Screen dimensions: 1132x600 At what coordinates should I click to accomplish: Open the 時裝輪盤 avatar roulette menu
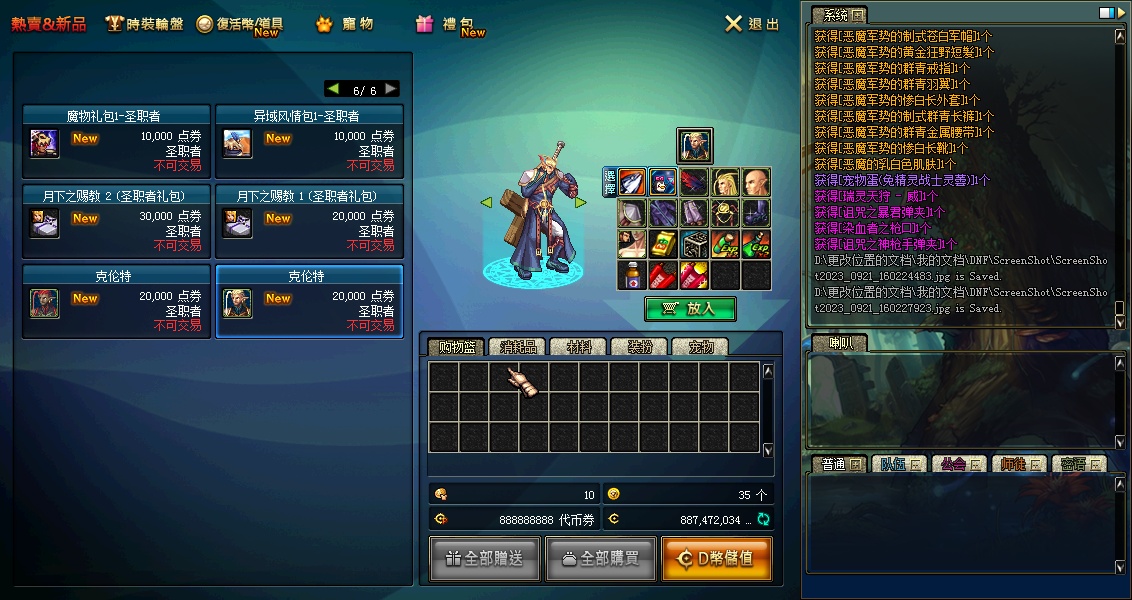click(x=145, y=24)
